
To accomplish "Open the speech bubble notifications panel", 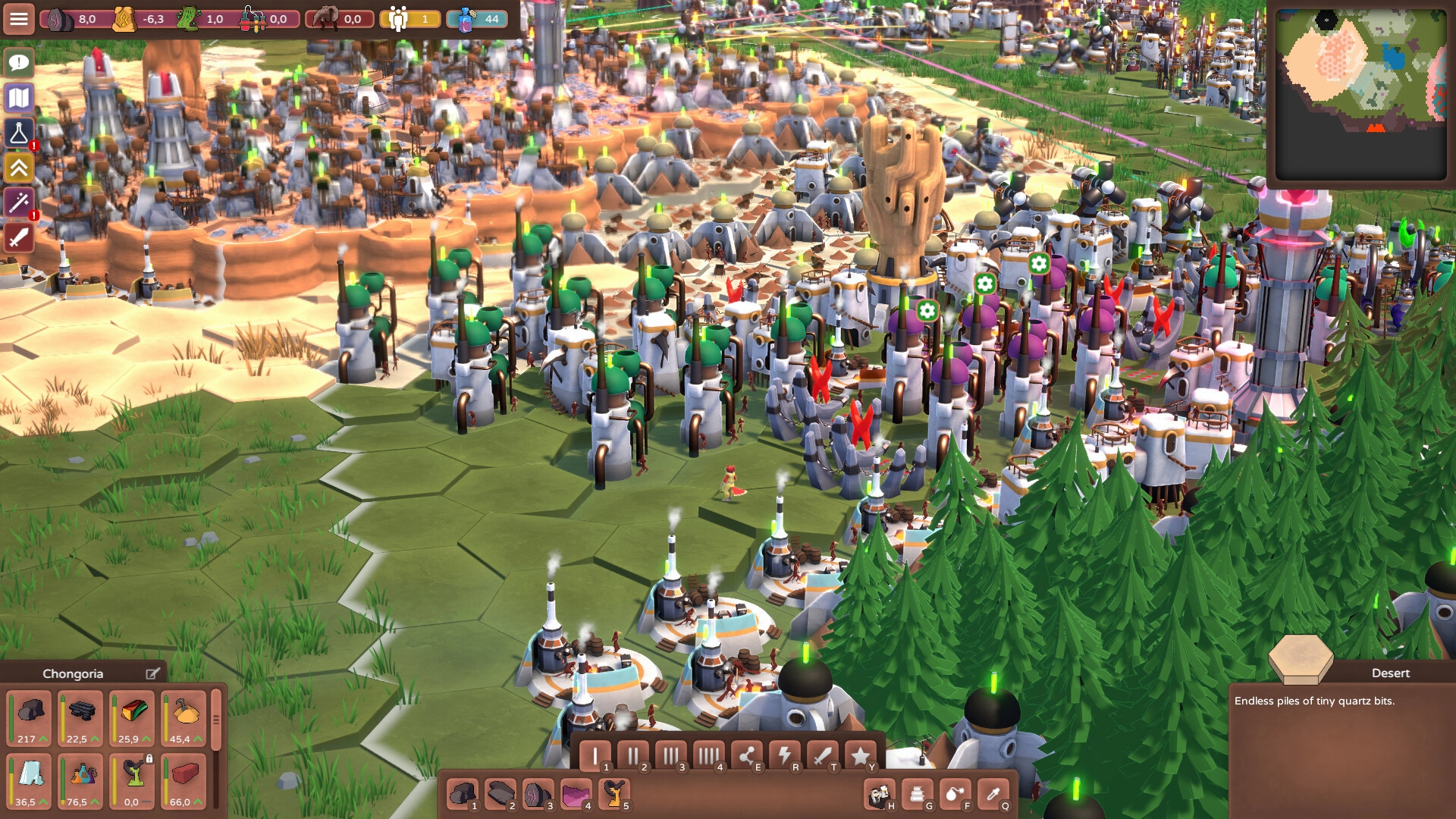I will [x=19, y=62].
